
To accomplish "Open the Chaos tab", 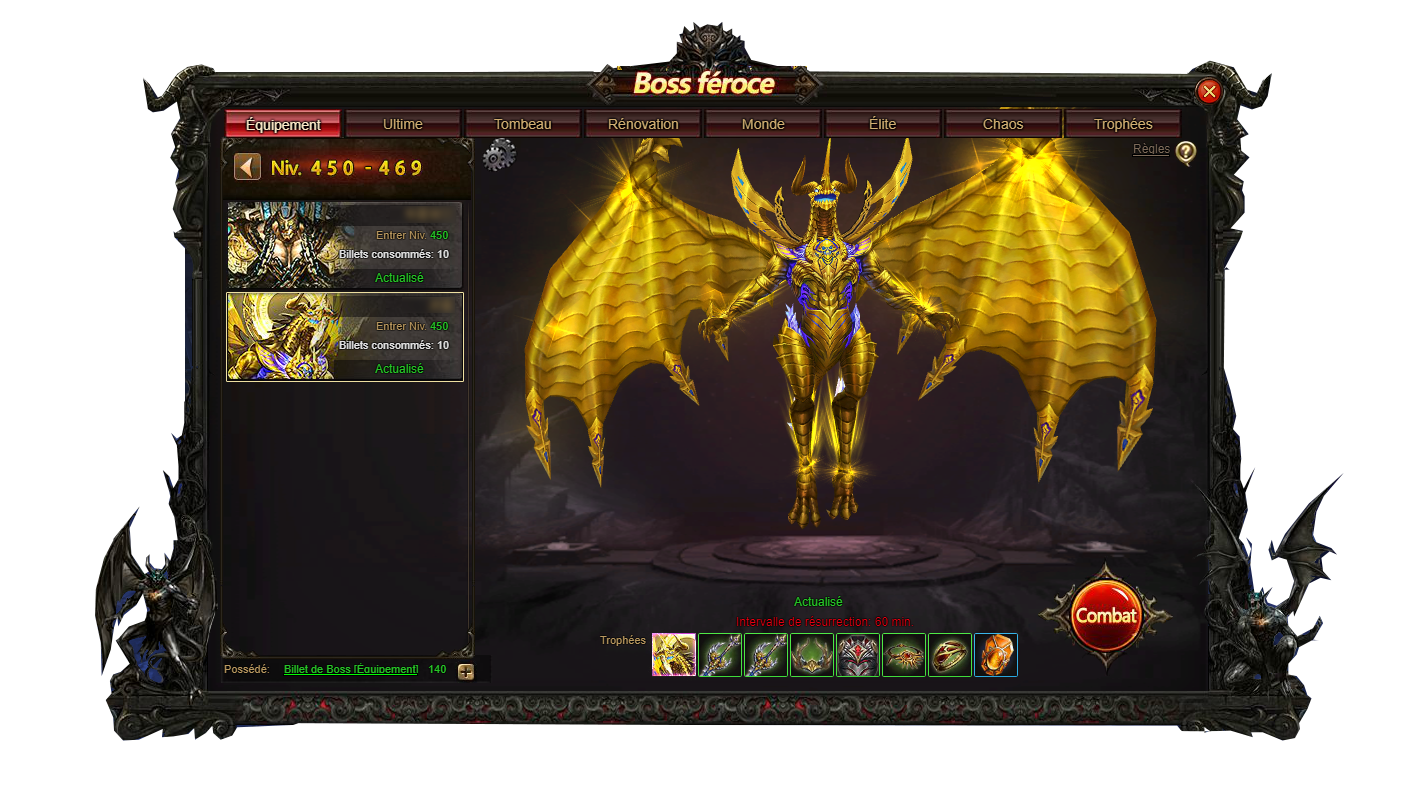I will pos(1003,125).
